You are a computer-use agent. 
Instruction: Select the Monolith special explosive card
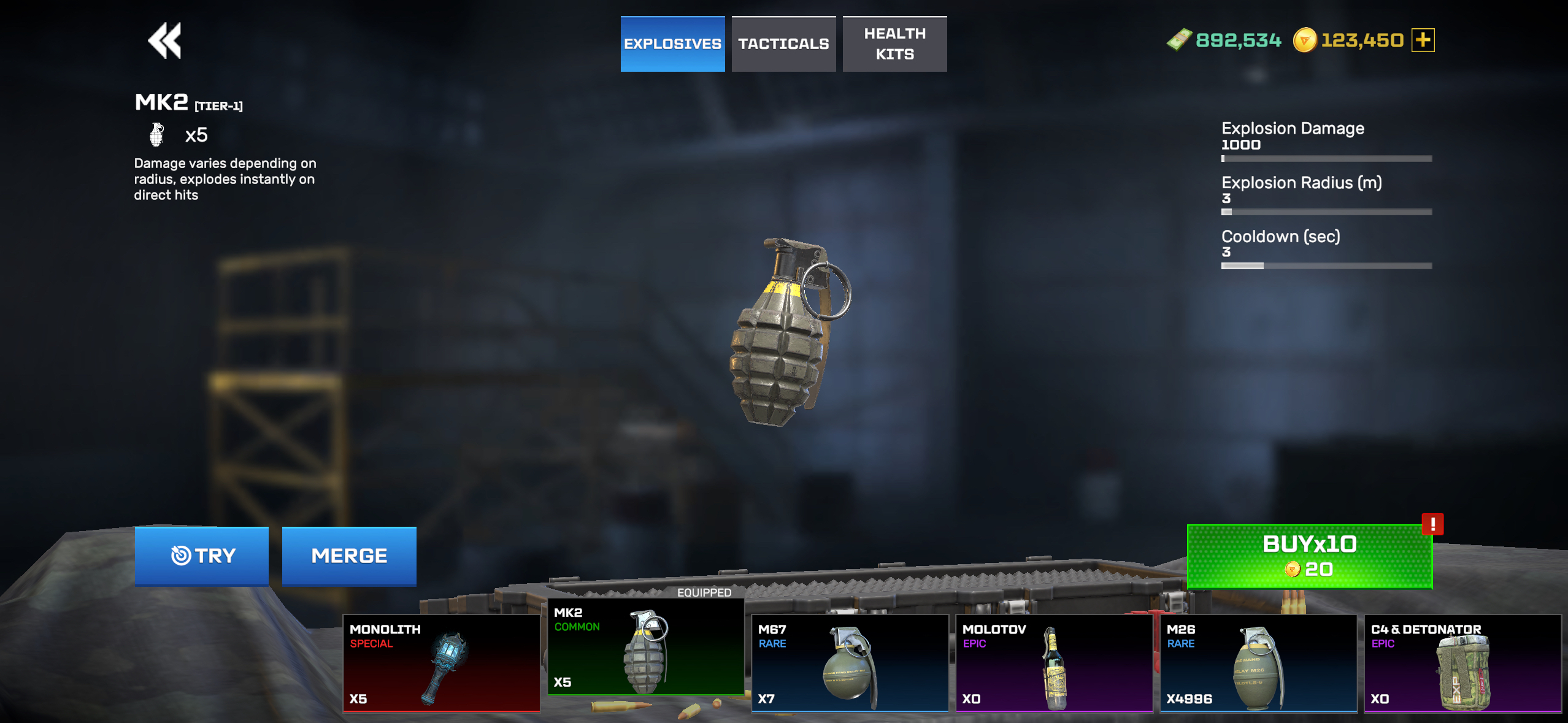pos(441,663)
